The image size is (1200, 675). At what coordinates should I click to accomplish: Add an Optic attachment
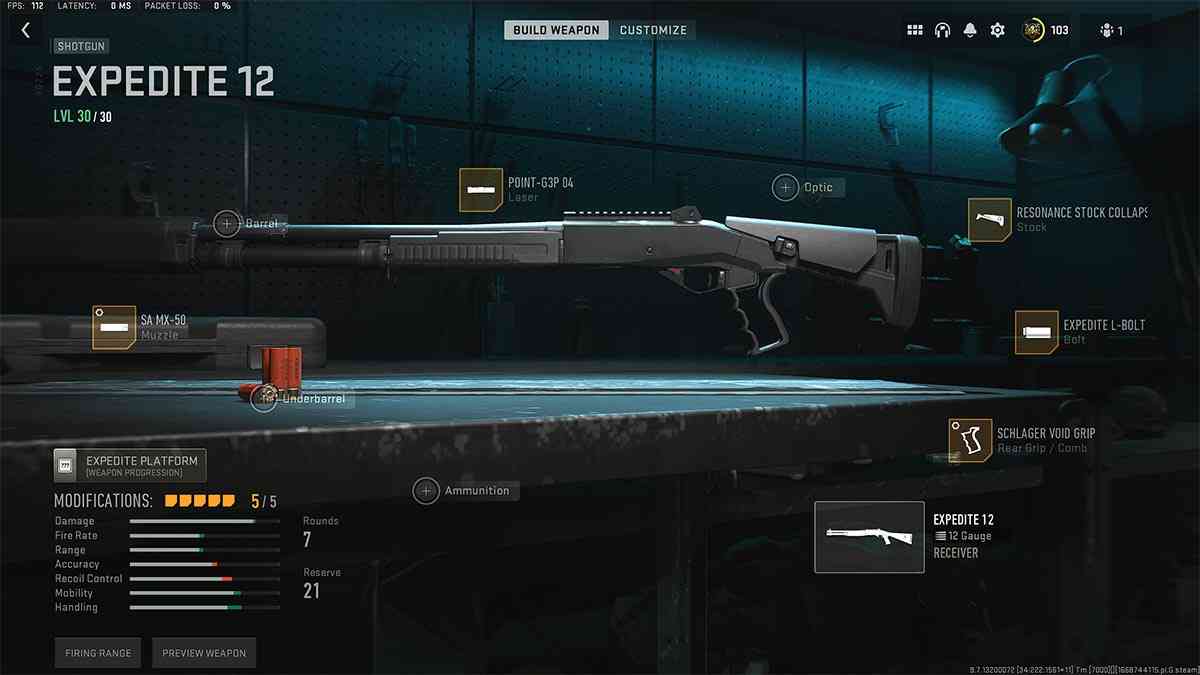pyautogui.click(x=786, y=187)
